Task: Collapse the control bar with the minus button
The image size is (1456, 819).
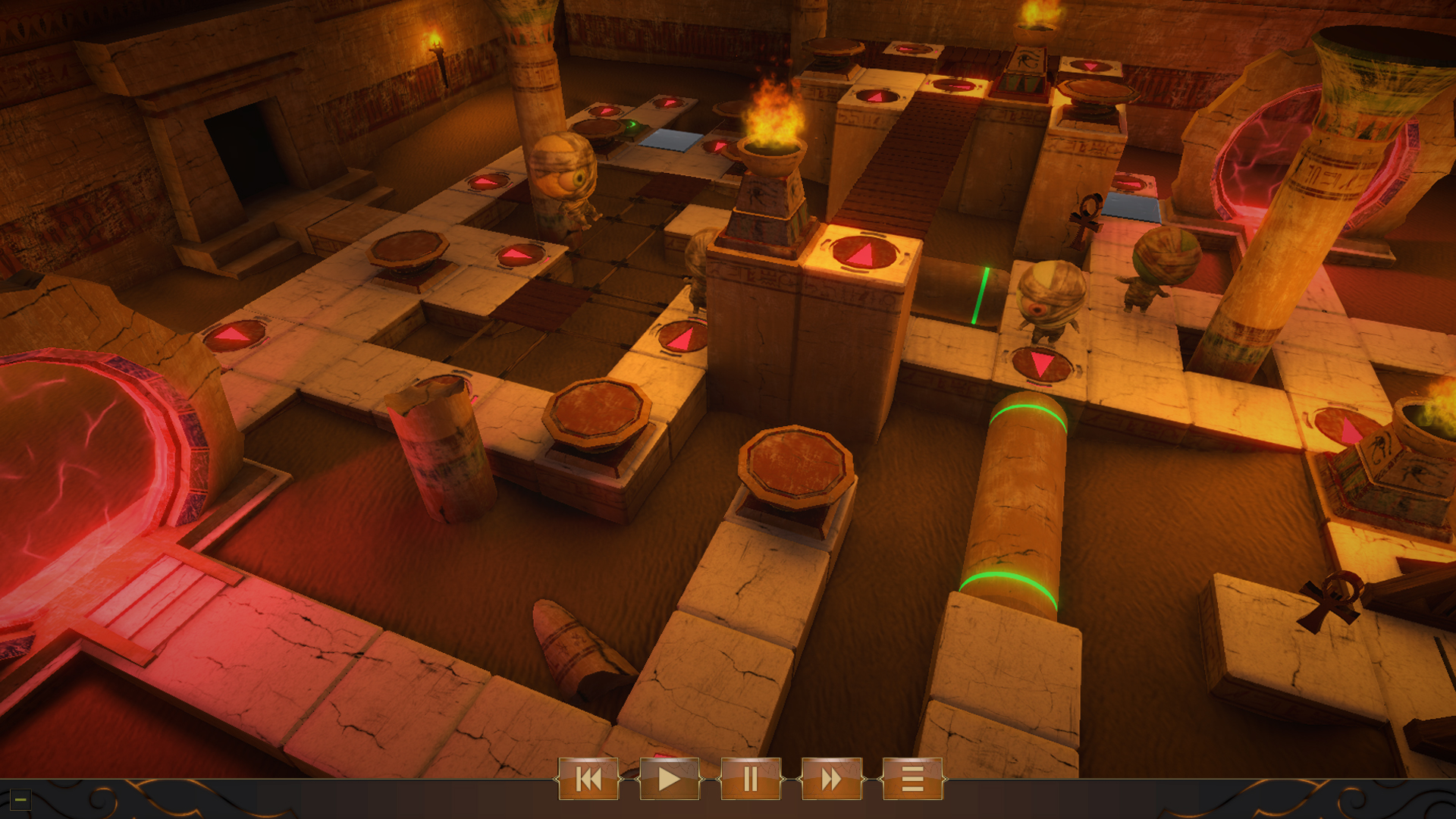Action: 20,799
